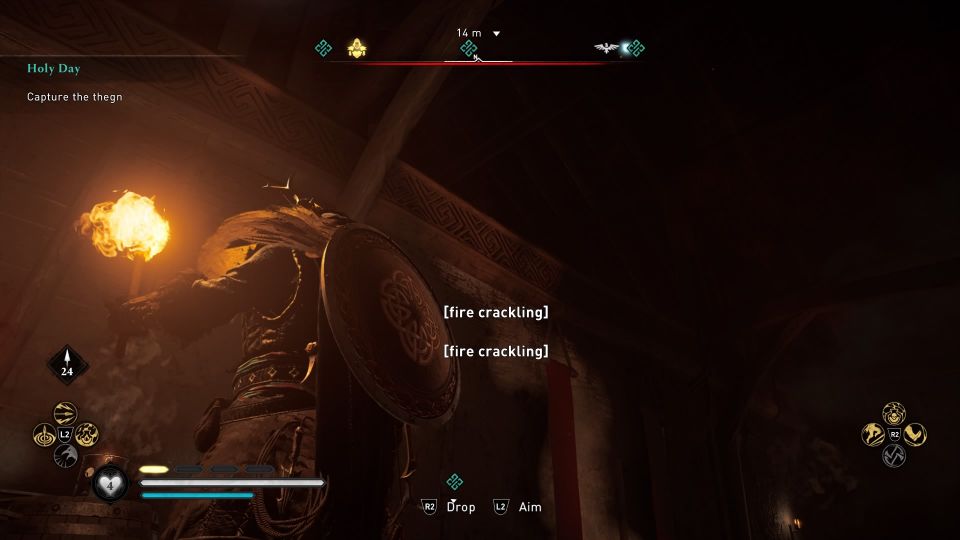Screen dimensions: 960x540
Task: Activate the grey raven ranged ability
Action: click(x=65, y=456)
